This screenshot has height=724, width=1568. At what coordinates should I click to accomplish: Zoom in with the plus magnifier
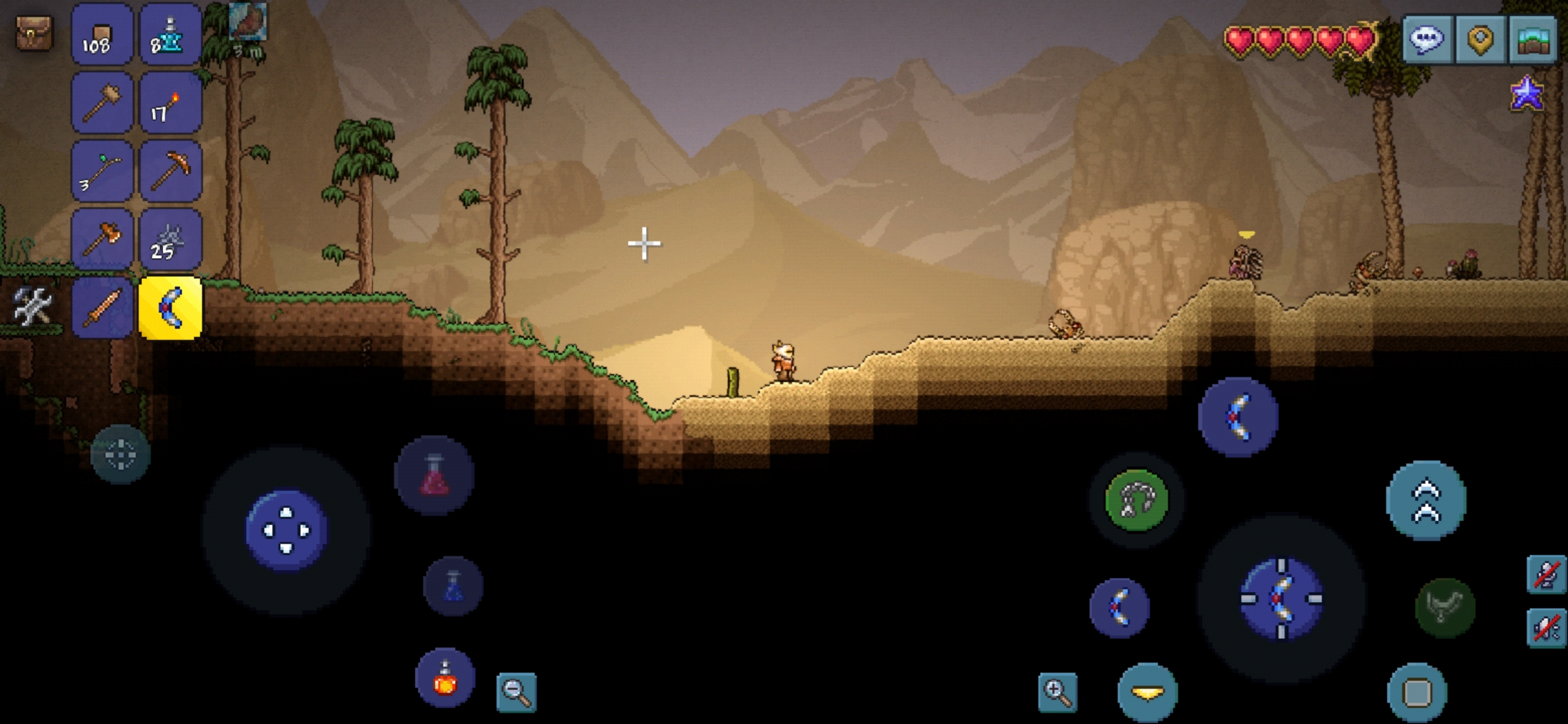click(x=1057, y=692)
